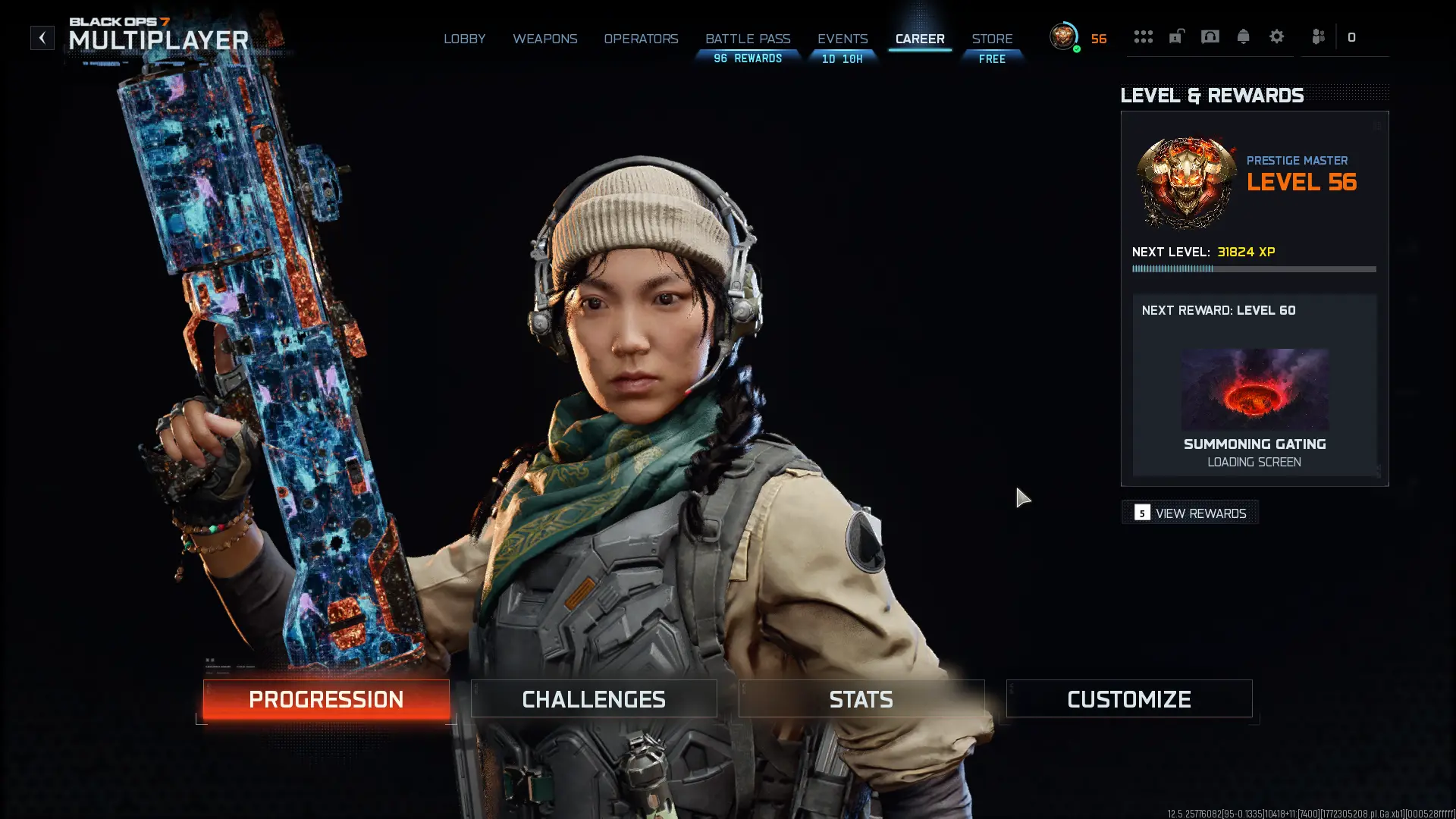Visit the Store tab
This screenshot has height=819, width=1456.
pyautogui.click(x=992, y=39)
